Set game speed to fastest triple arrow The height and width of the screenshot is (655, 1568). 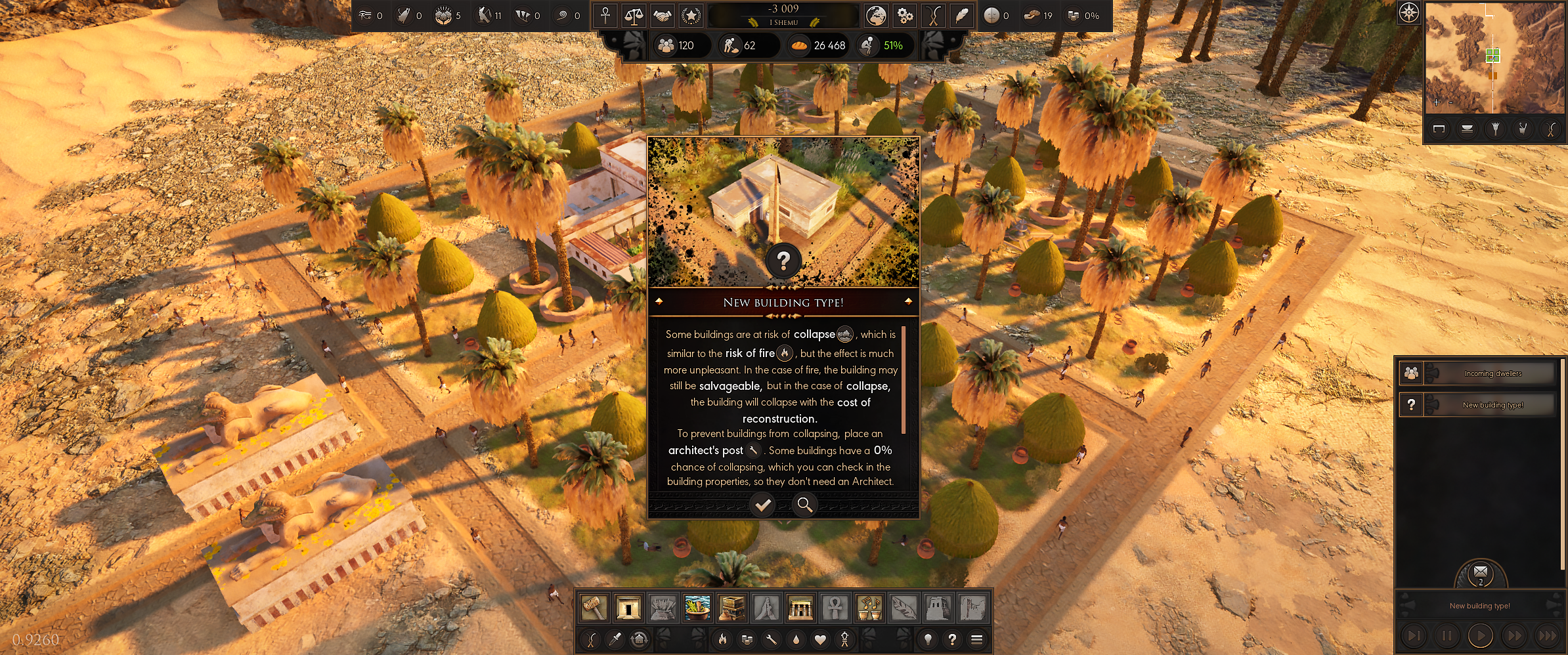click(1548, 635)
